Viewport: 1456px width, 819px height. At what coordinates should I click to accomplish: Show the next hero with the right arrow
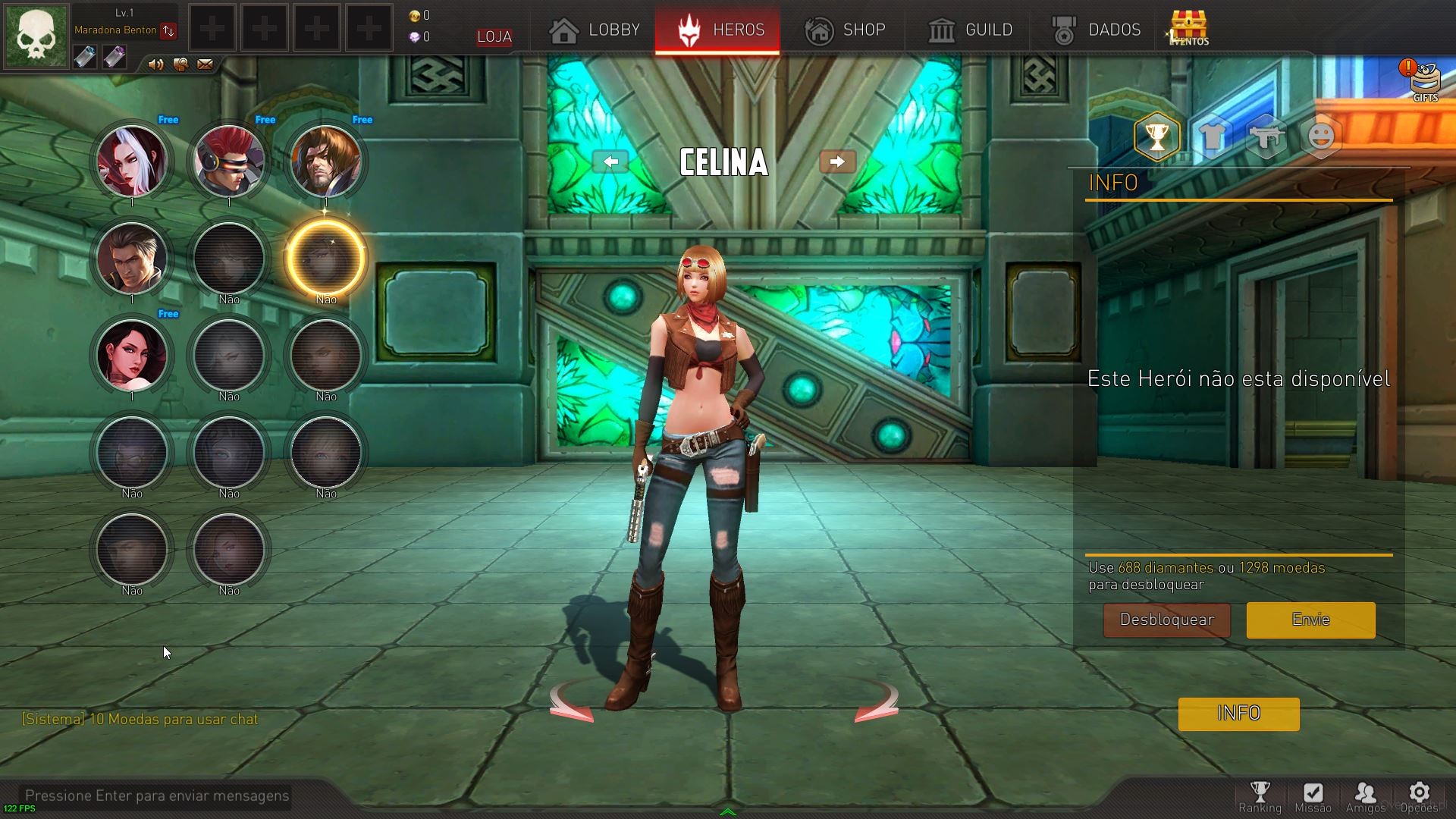click(837, 162)
